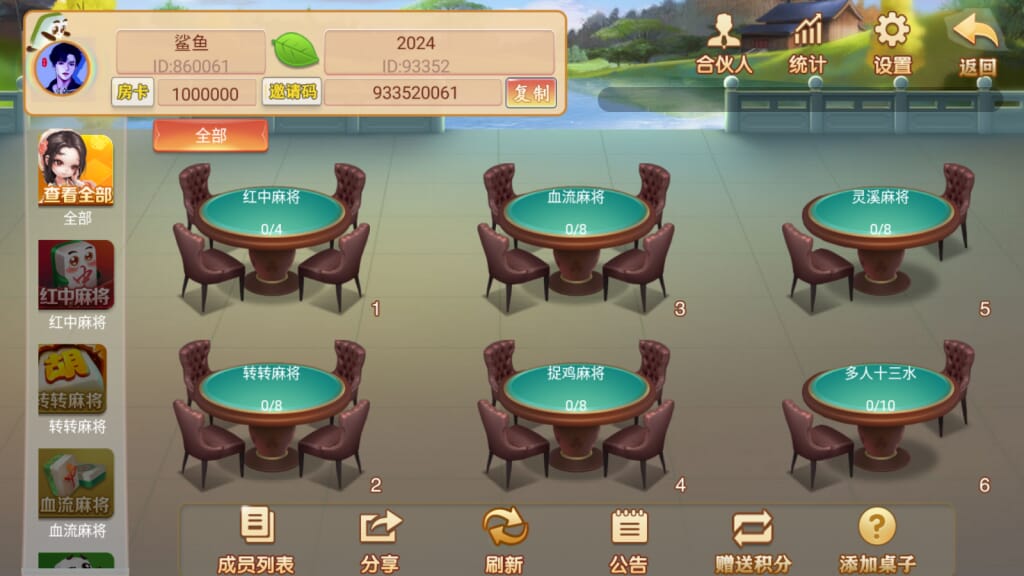Copy the invite code with 复制
This screenshot has width=1024, height=576.
click(x=531, y=93)
